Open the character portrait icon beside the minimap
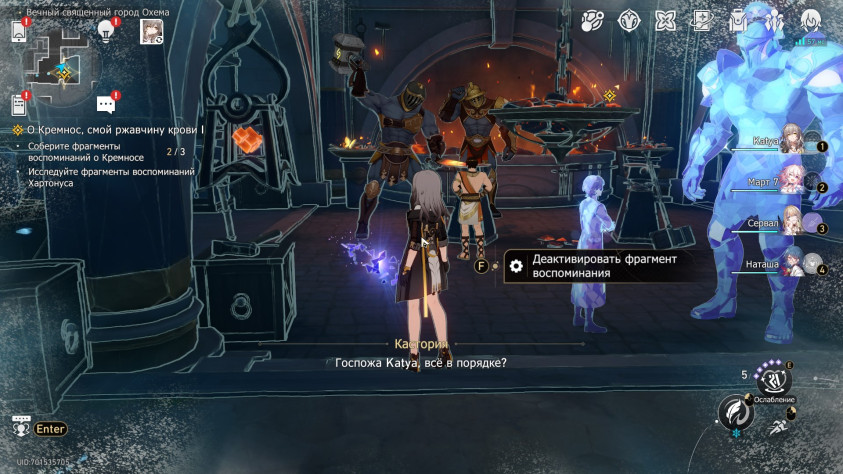Viewport: 843px width, 474px height. coord(152,31)
